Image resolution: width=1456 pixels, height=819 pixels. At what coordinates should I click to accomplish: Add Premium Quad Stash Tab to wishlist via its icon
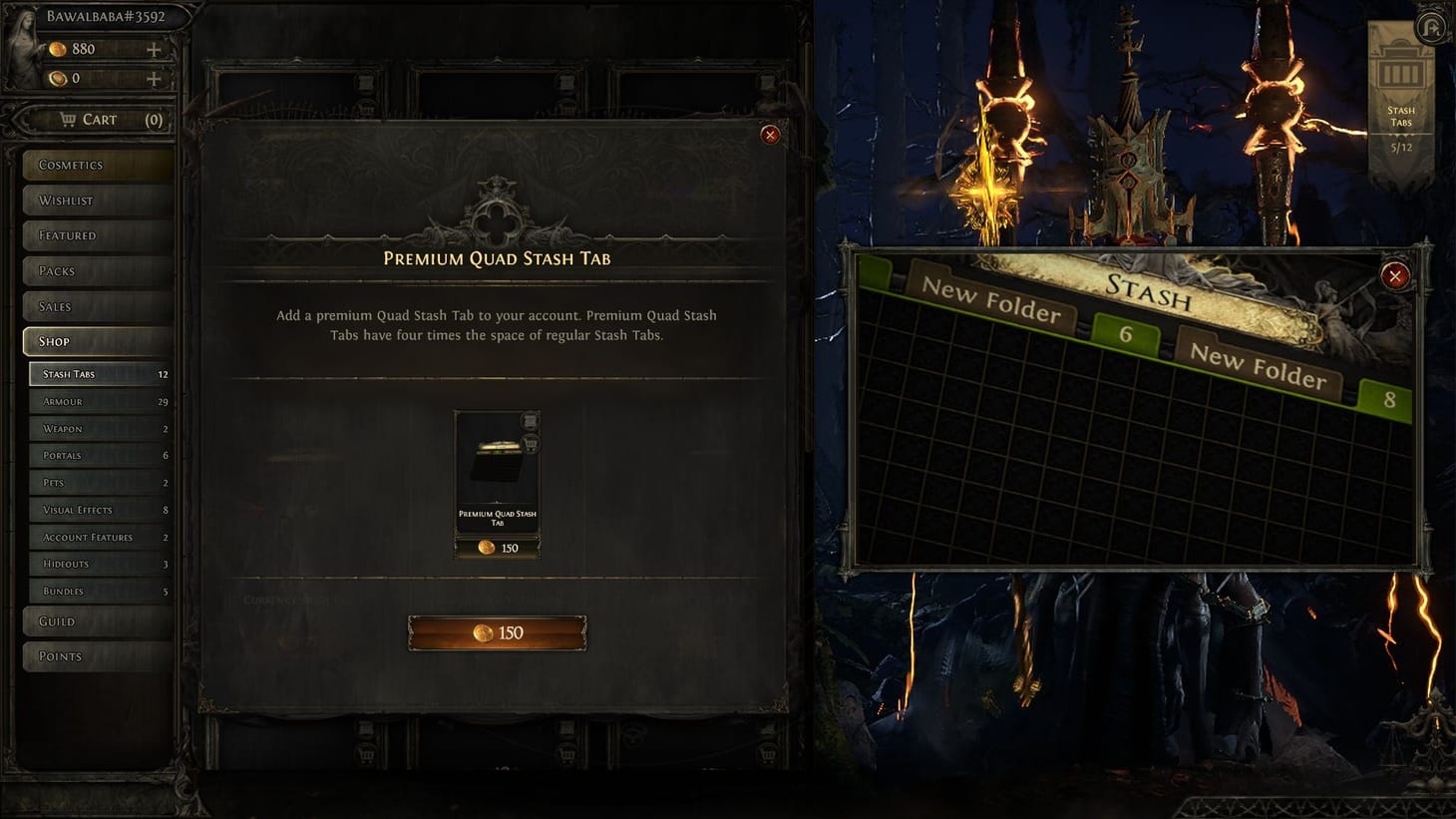tap(530, 422)
